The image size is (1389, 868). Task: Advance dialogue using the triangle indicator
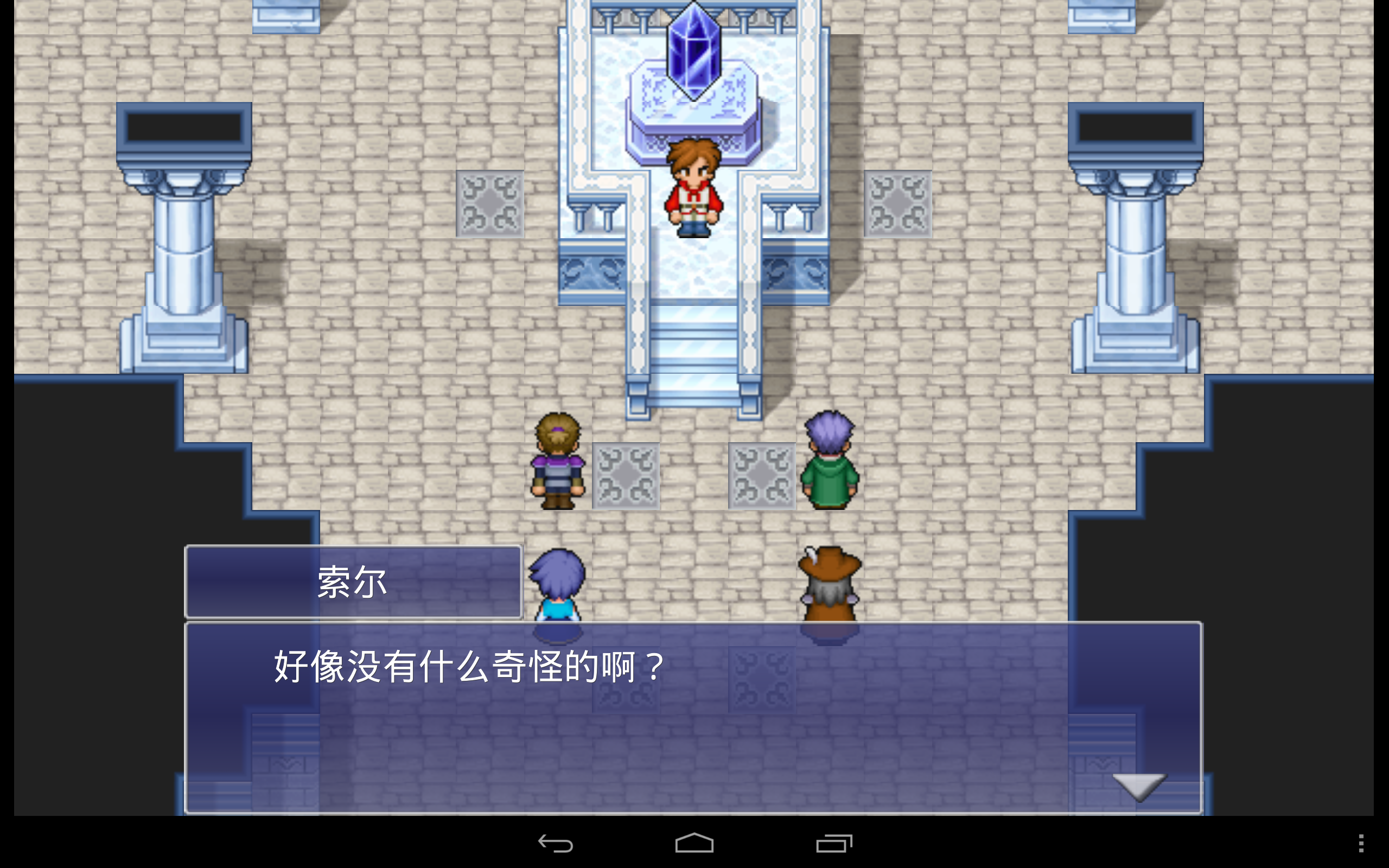pyautogui.click(x=1138, y=786)
